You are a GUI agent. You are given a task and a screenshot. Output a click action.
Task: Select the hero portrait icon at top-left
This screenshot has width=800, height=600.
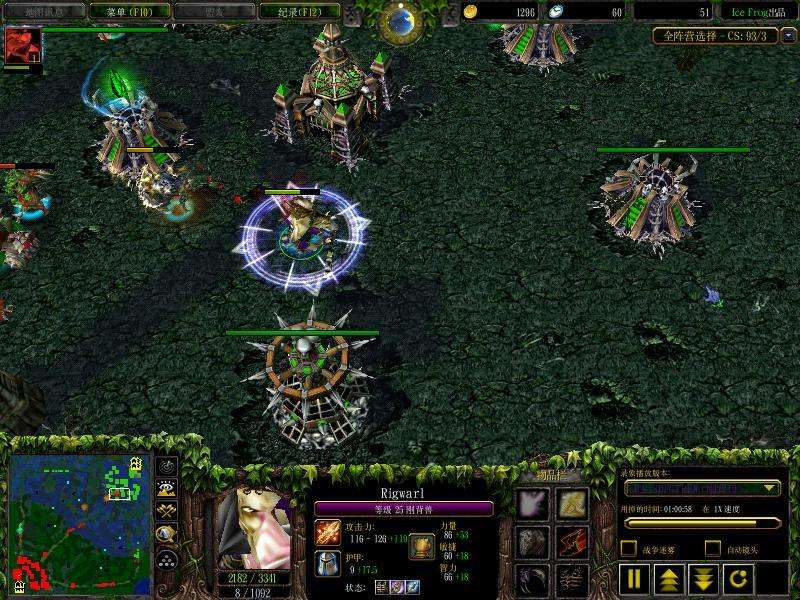[21, 46]
